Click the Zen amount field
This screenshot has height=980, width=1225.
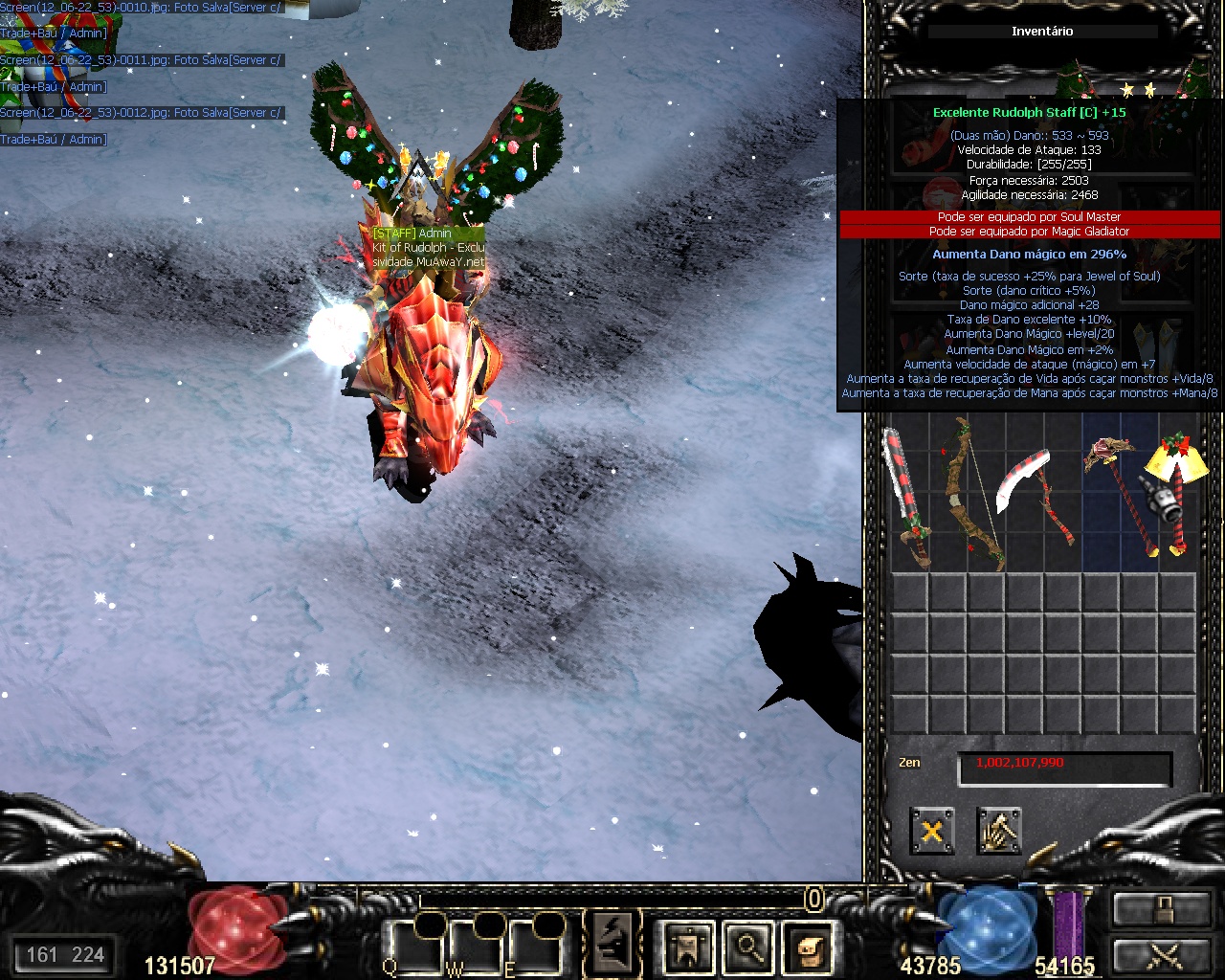[x=1064, y=765]
